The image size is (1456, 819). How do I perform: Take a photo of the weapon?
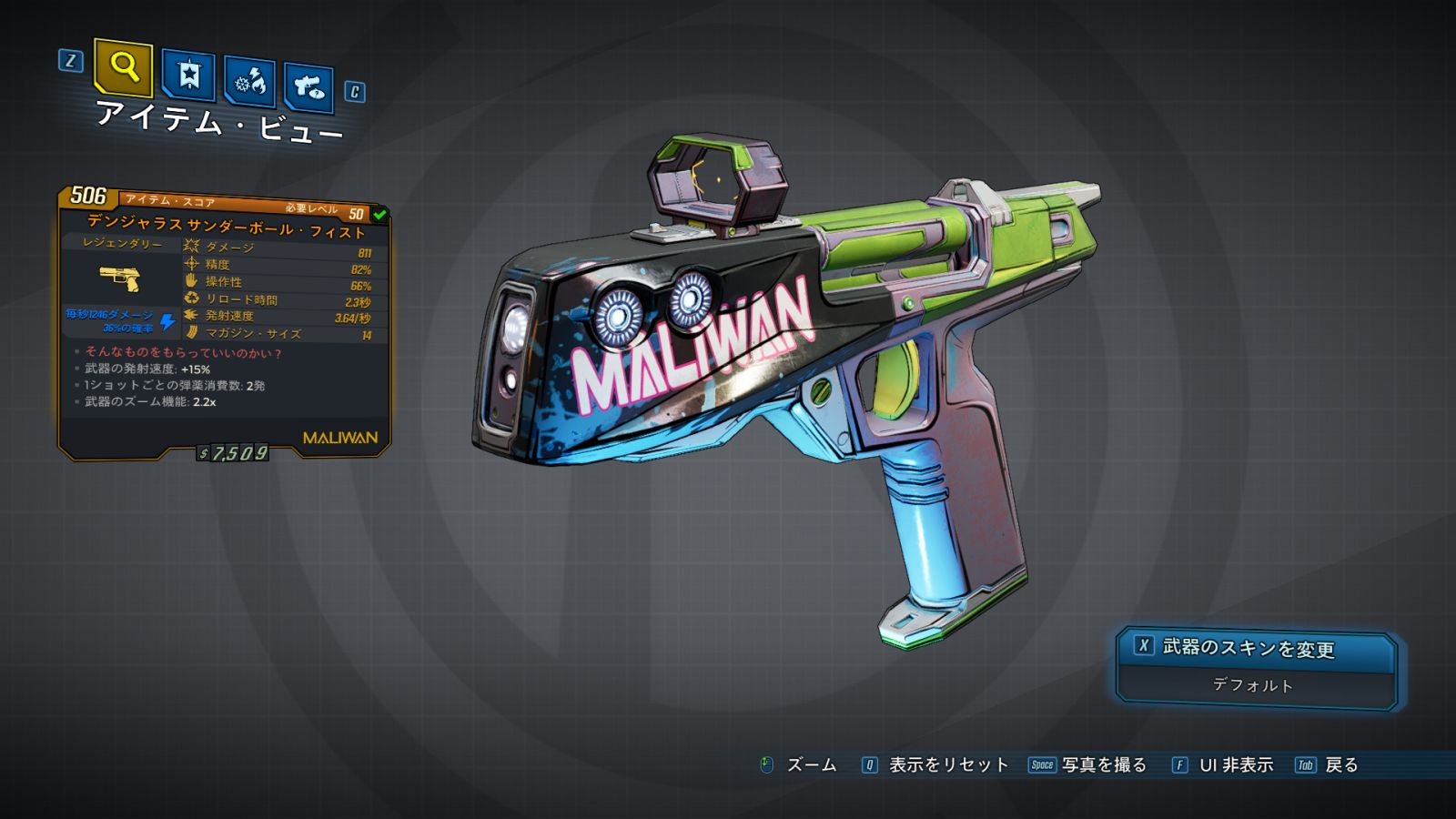[1088, 765]
